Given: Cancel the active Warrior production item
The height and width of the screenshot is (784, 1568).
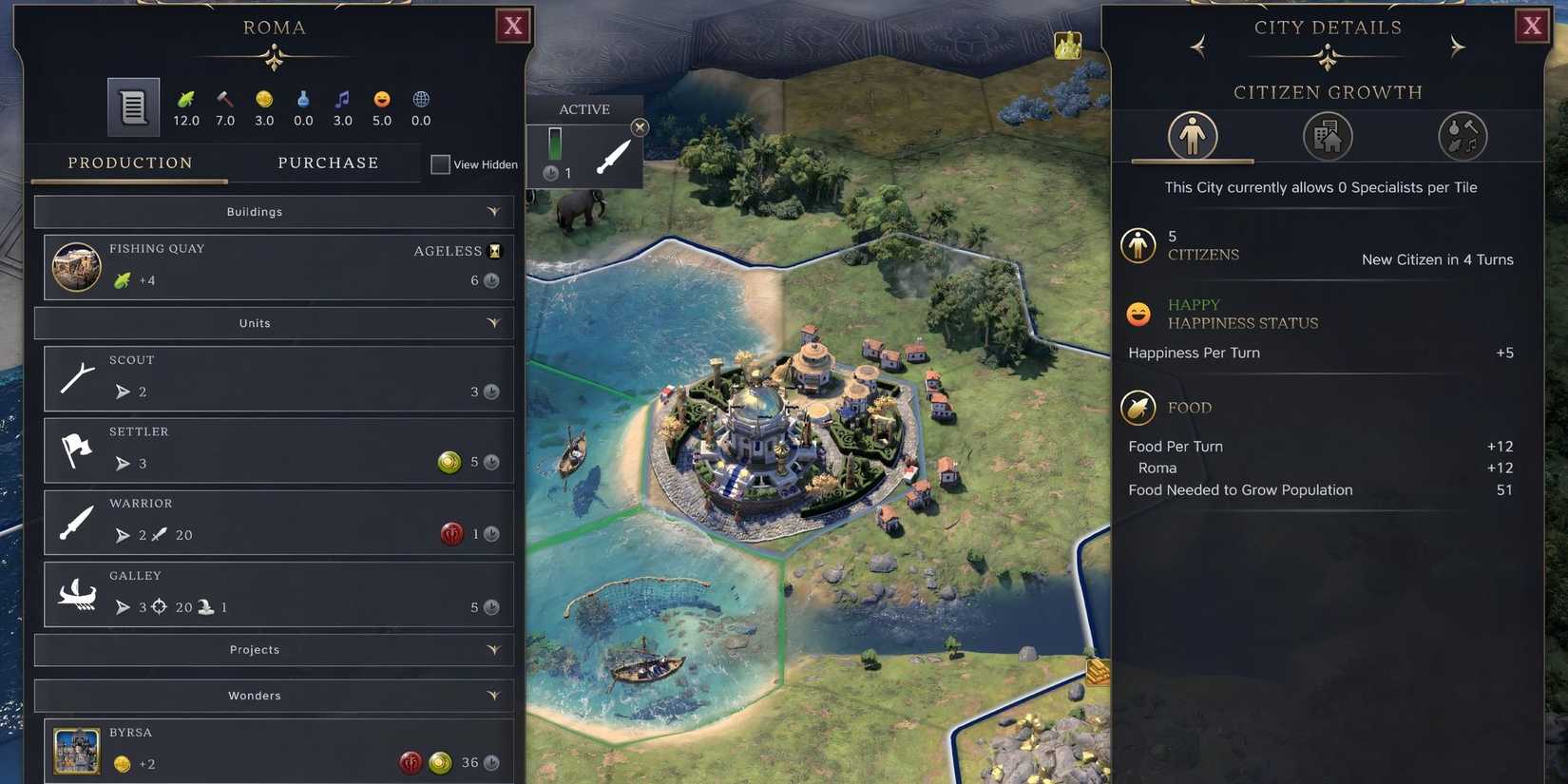Looking at the screenshot, I should (640, 127).
